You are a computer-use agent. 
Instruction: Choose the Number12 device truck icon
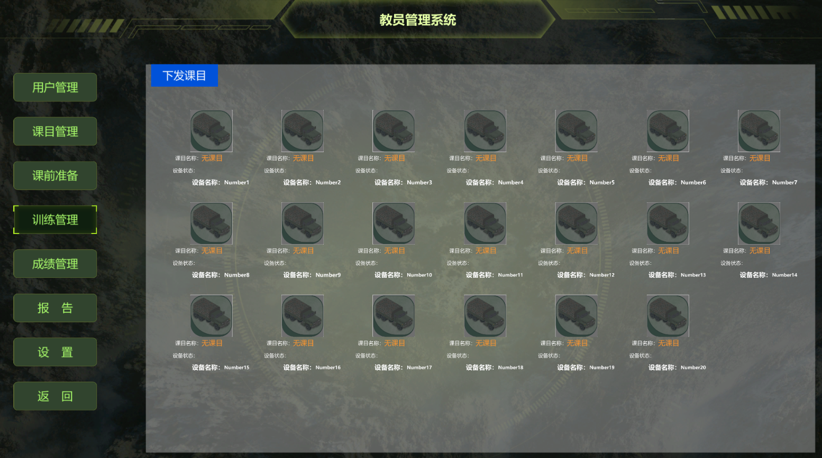pyautogui.click(x=577, y=224)
